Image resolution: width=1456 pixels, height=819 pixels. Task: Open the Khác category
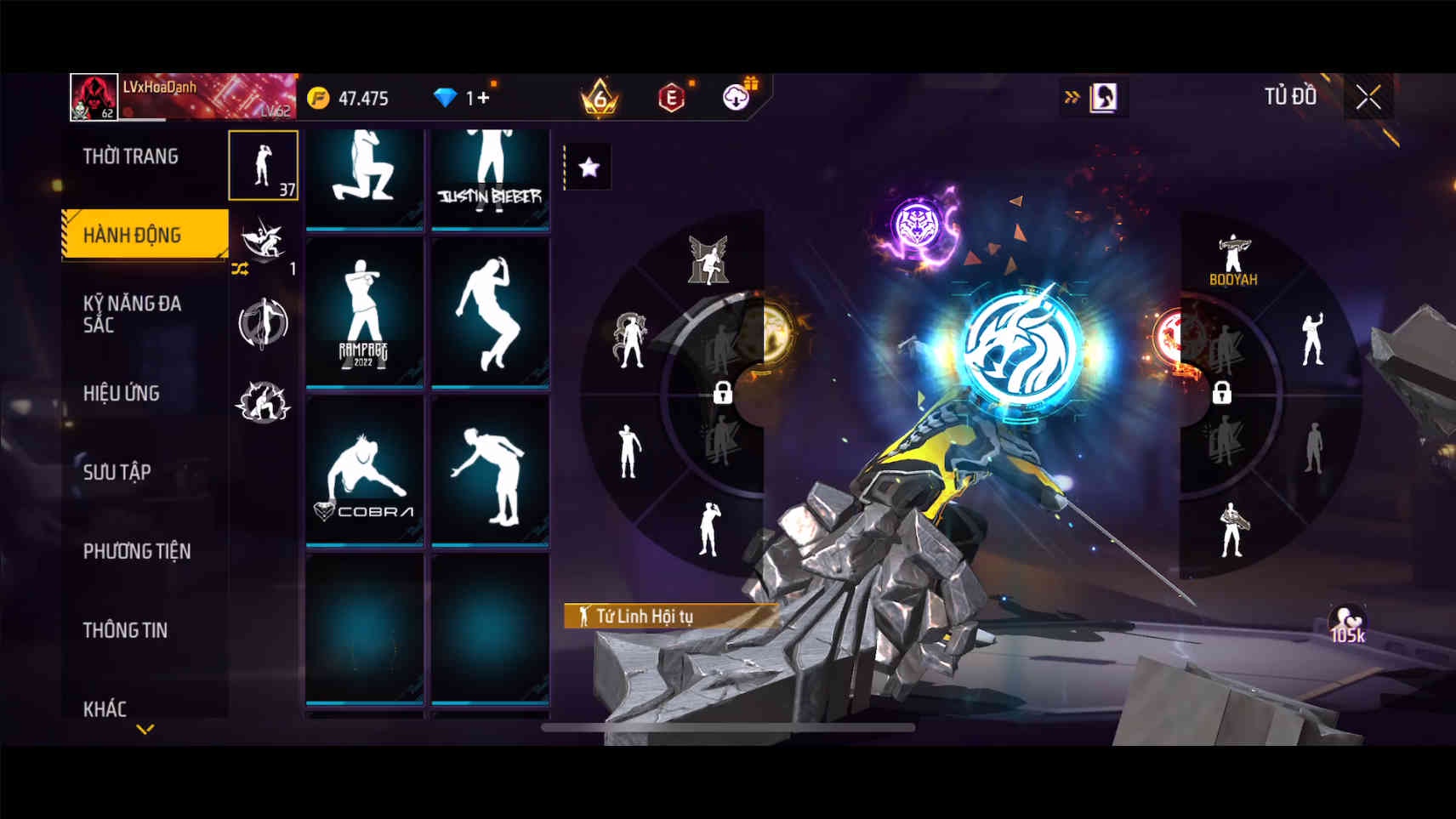[105, 708]
